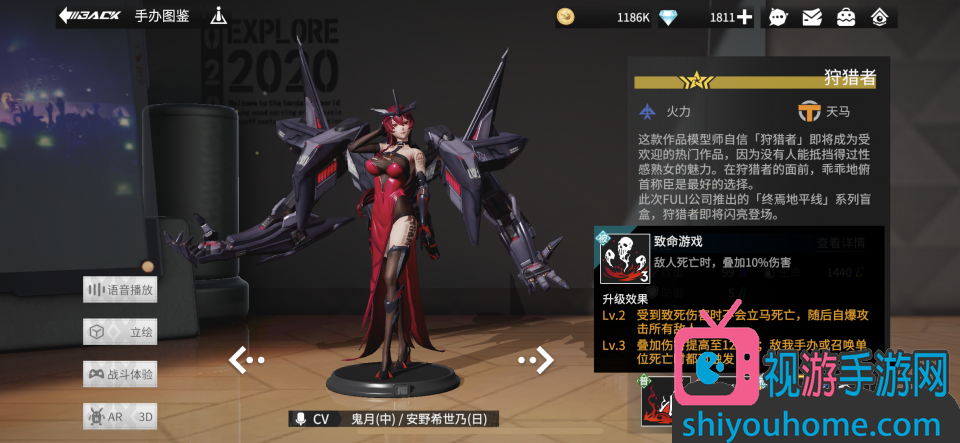Image resolution: width=960 pixels, height=443 pixels.
Task: Play voice with 语音播放 button
Action: 121,290
